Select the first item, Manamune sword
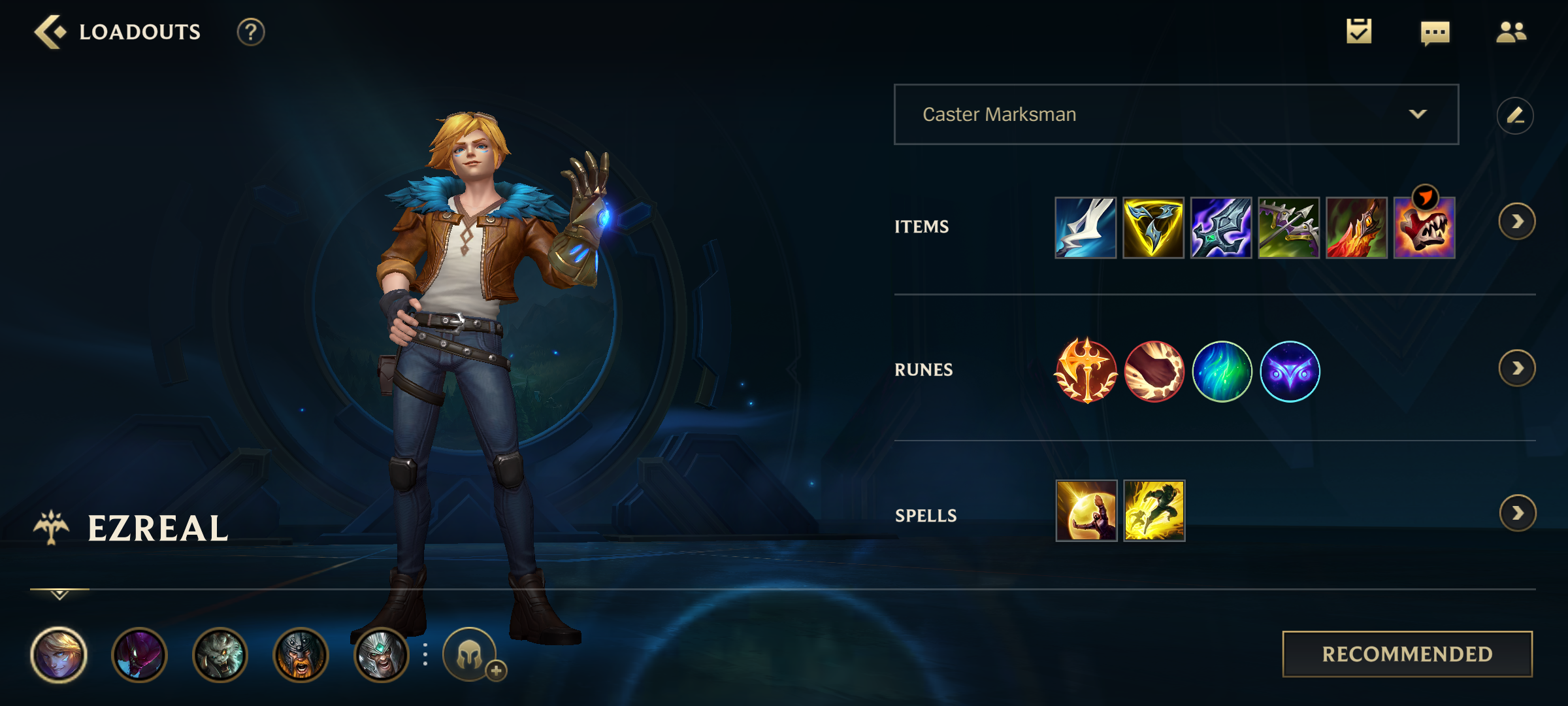This screenshot has width=1568, height=706. (x=1086, y=228)
